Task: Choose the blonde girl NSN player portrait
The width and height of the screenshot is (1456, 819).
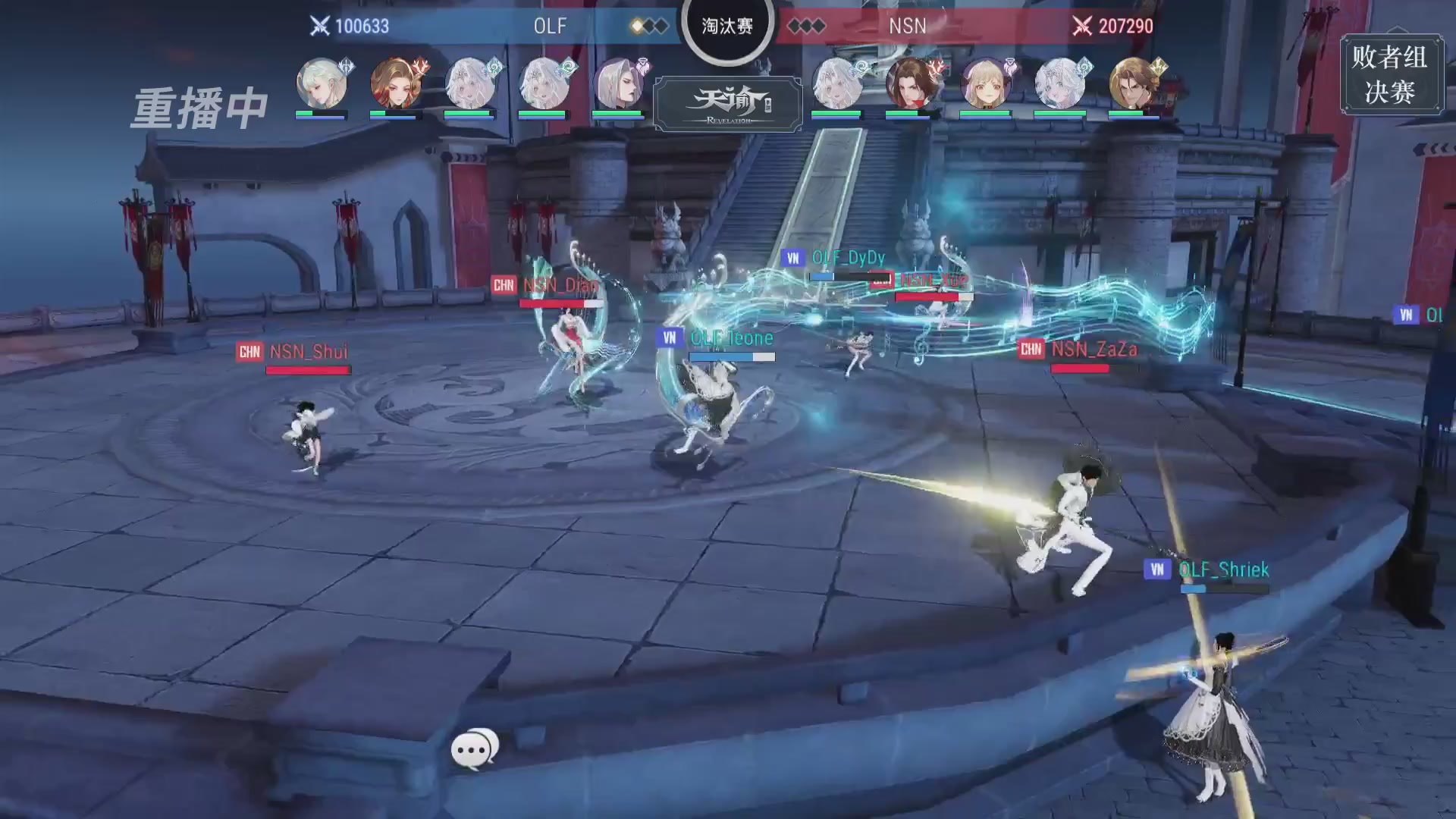Action: pyautogui.click(x=985, y=83)
